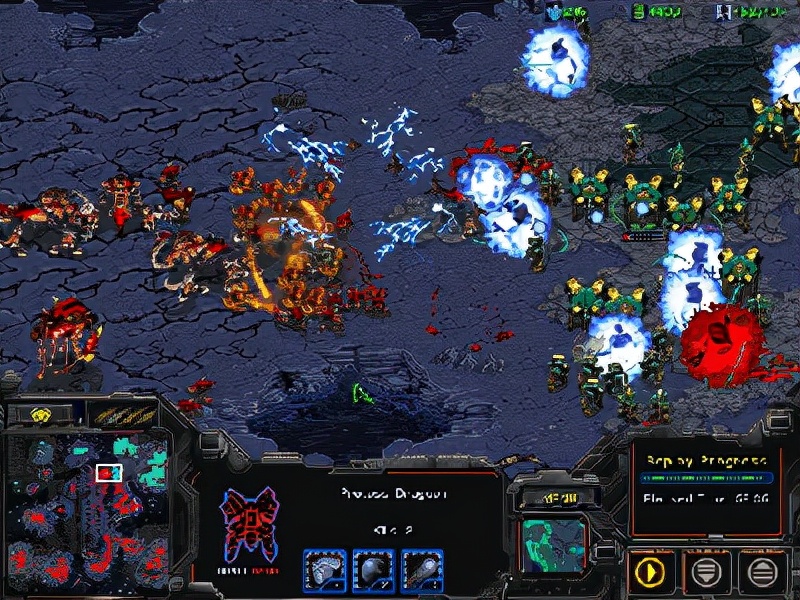Select the phase disruptor weapon icon

pyautogui.click(x=418, y=569)
